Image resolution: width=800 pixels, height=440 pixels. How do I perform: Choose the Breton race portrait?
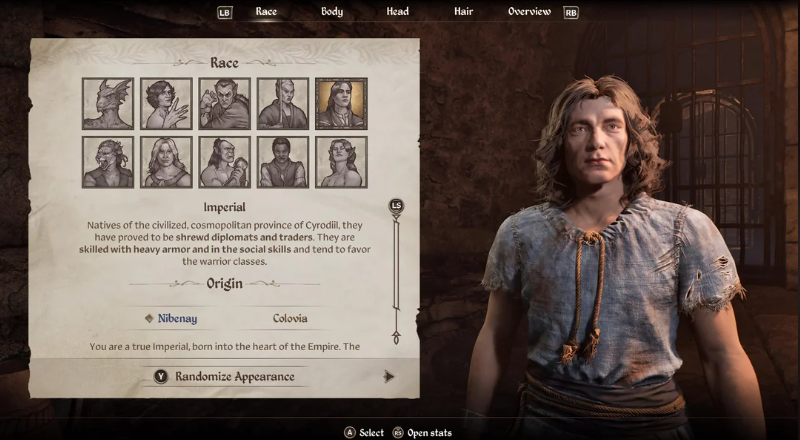click(166, 104)
